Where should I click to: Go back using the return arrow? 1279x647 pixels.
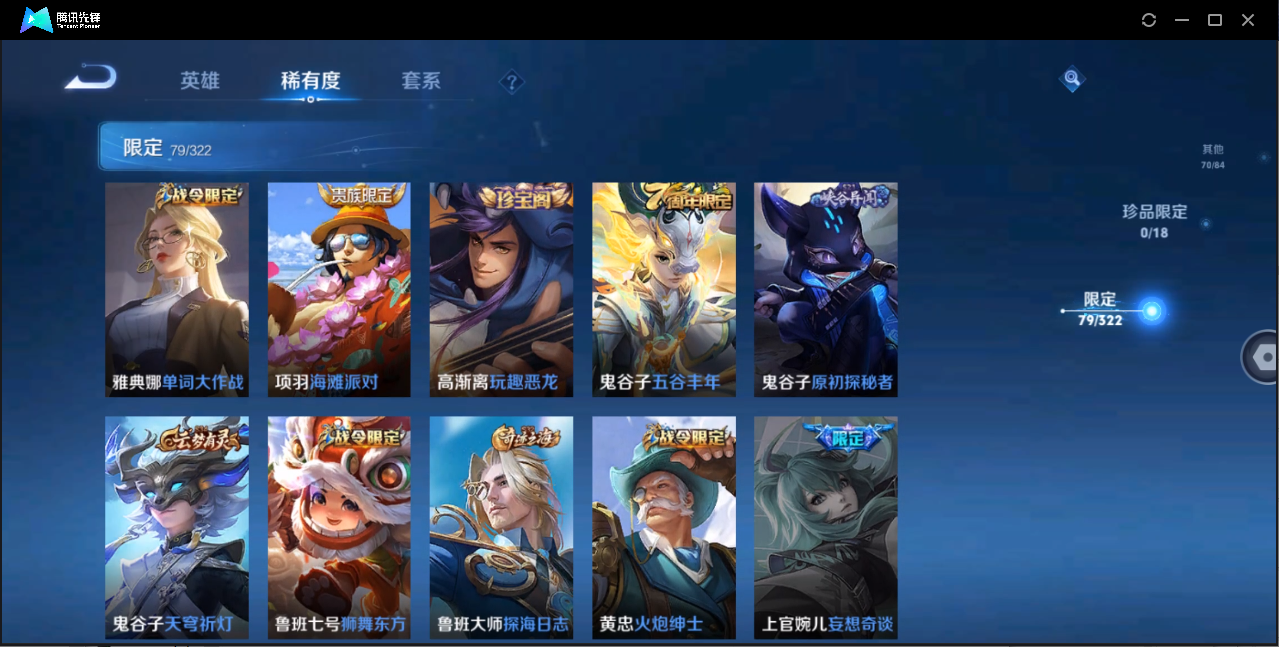coord(91,77)
